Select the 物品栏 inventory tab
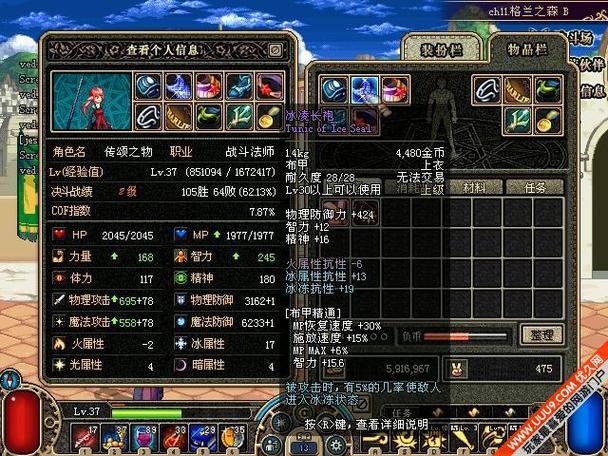 tap(523, 50)
